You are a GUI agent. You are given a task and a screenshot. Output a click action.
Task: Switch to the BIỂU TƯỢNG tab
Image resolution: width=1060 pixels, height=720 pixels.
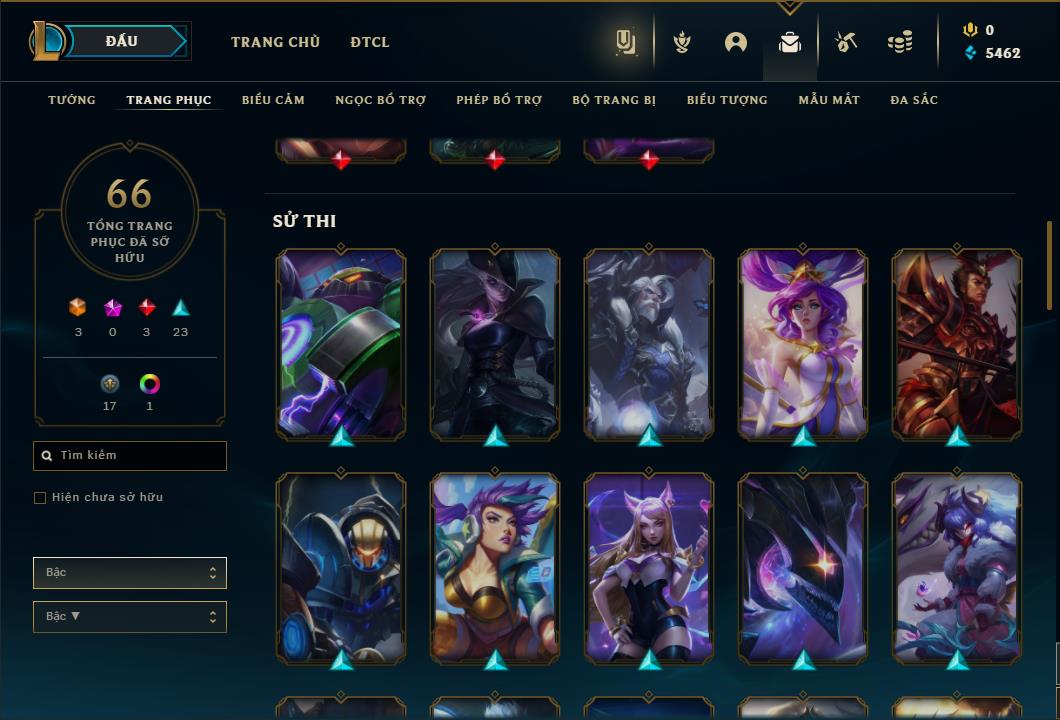(x=727, y=100)
